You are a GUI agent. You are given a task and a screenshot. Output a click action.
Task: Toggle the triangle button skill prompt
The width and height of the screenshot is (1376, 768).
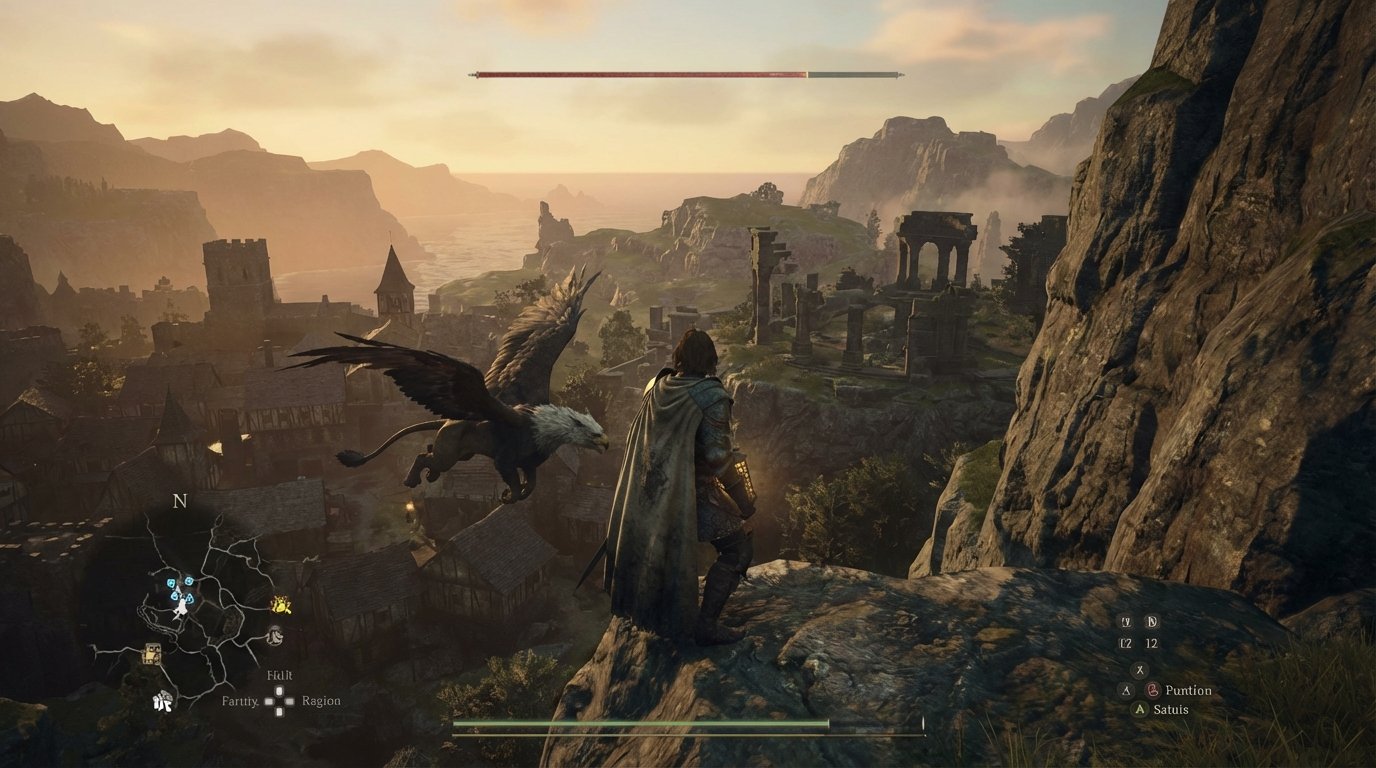[1125, 691]
